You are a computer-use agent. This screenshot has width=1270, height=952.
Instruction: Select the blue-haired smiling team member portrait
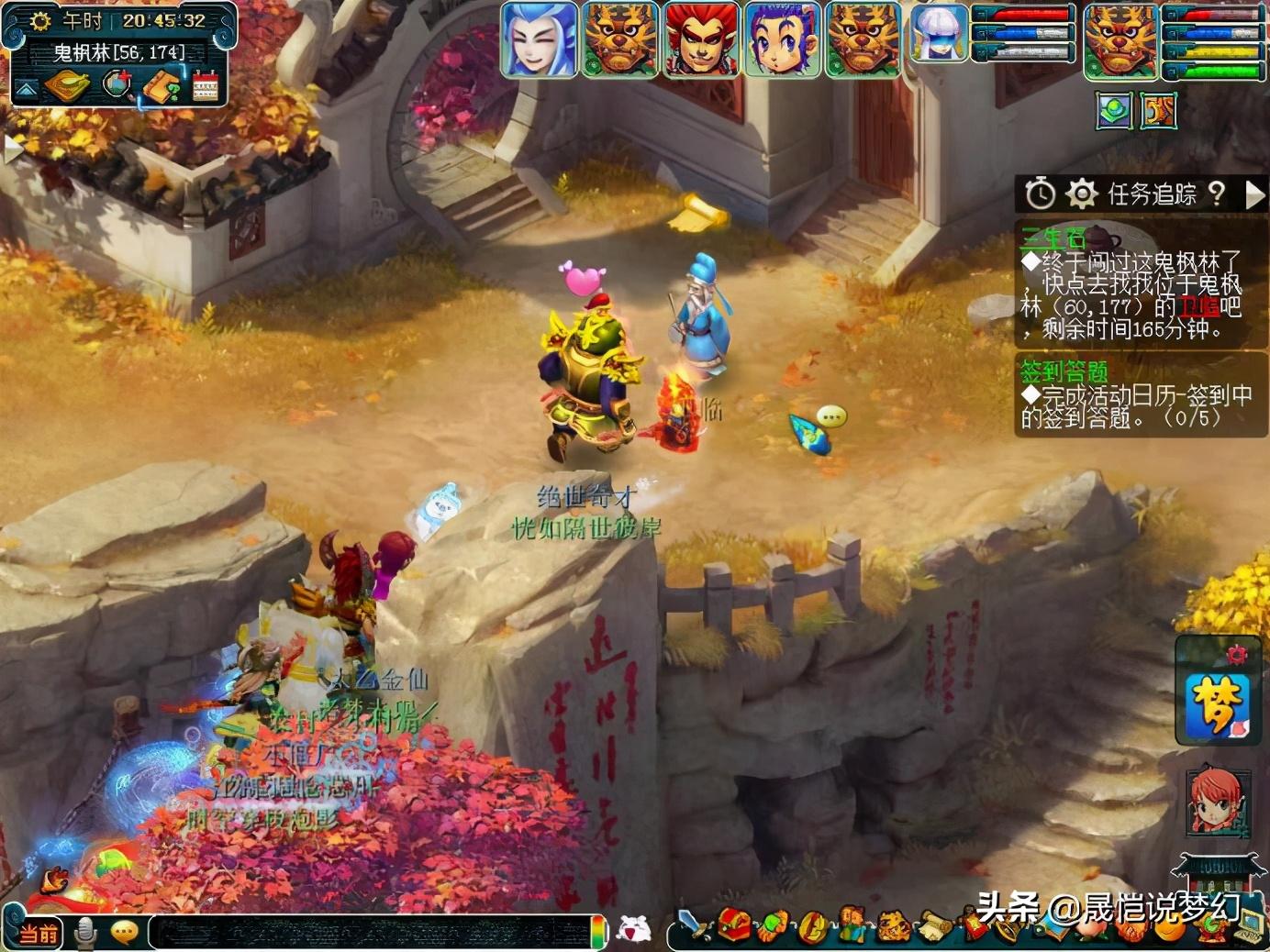(x=539, y=39)
